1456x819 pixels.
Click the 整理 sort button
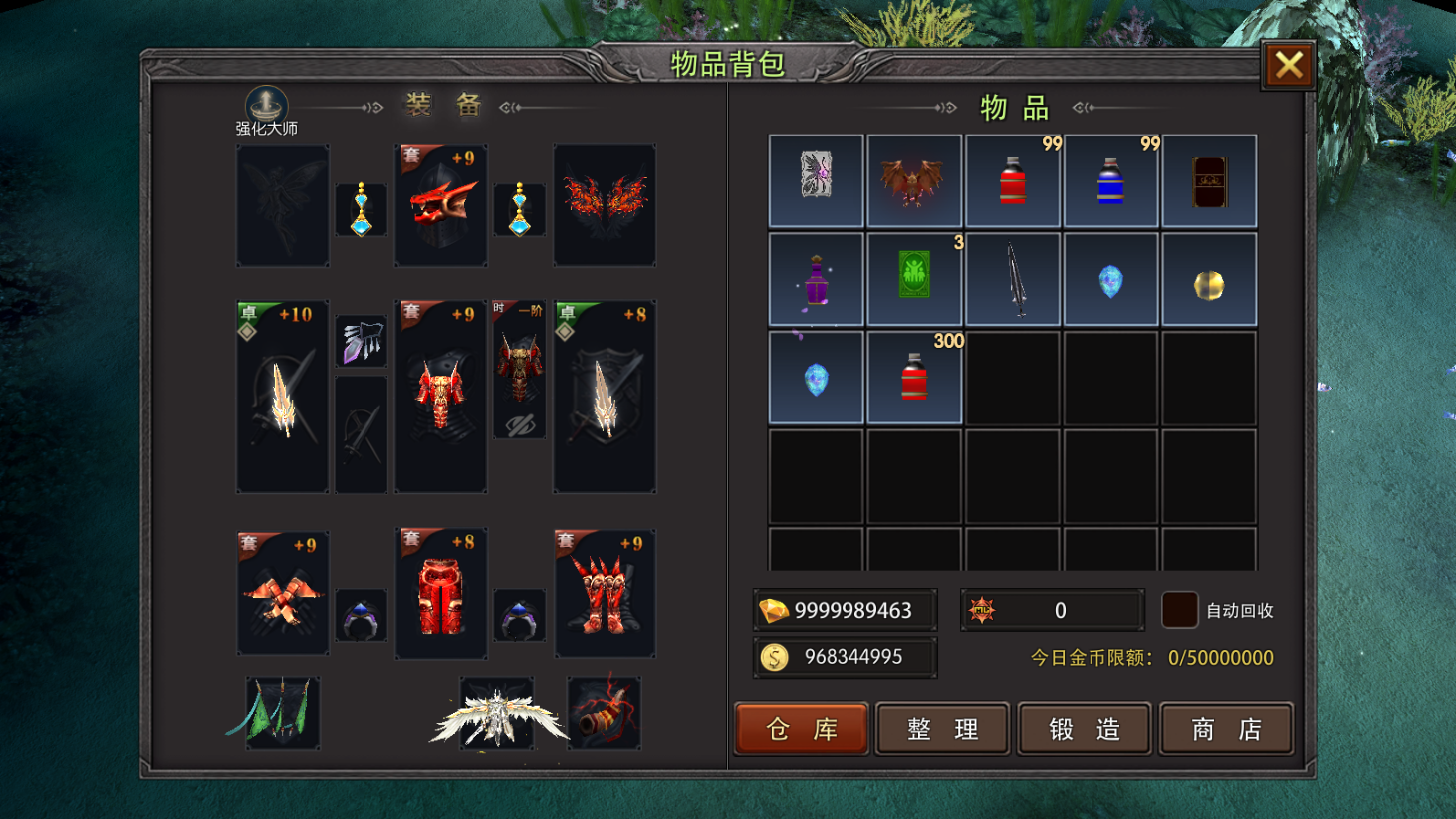tap(942, 729)
